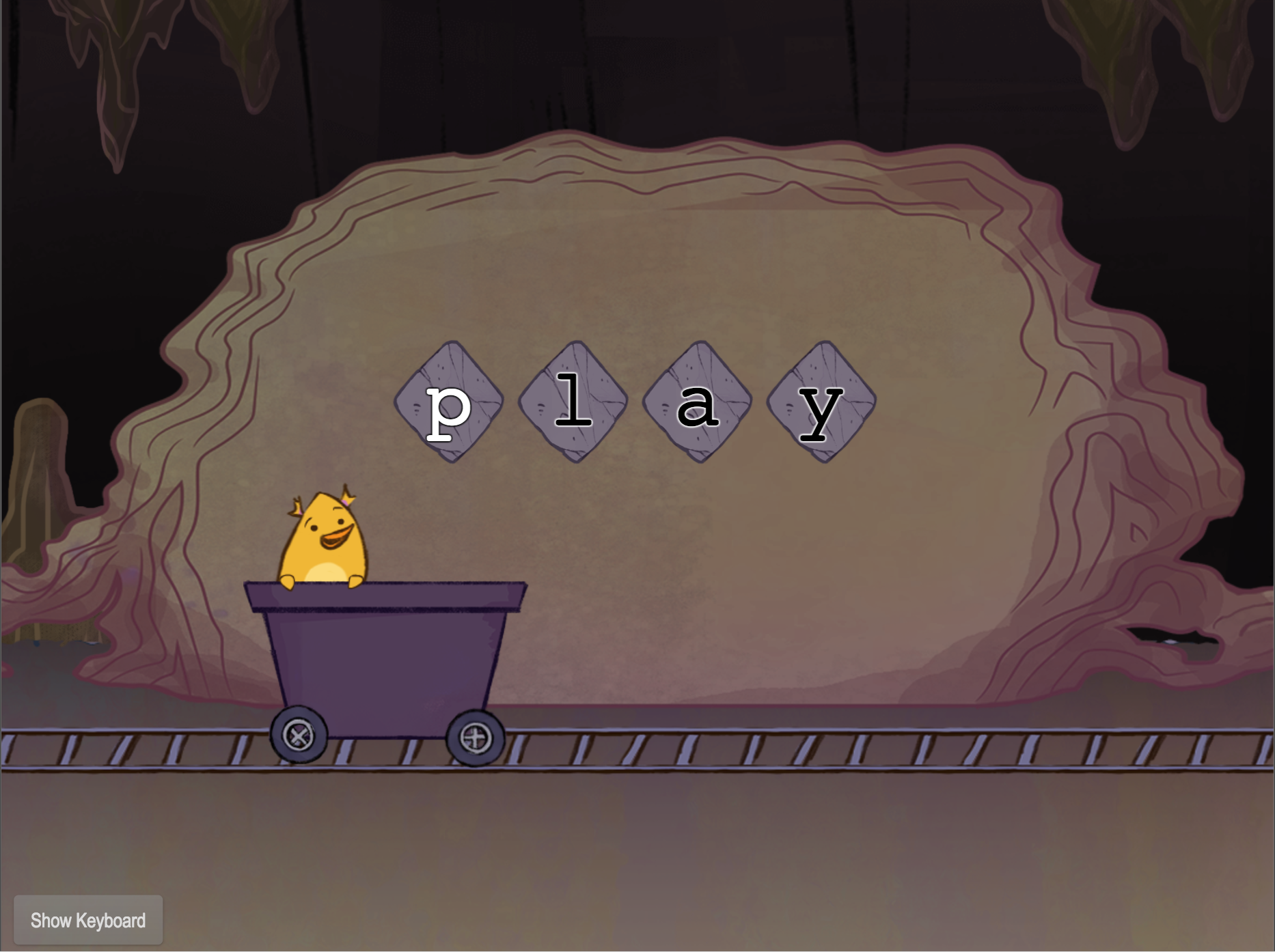Click the purple mine cart
Screen dimensions: 1275x952
tap(386, 666)
